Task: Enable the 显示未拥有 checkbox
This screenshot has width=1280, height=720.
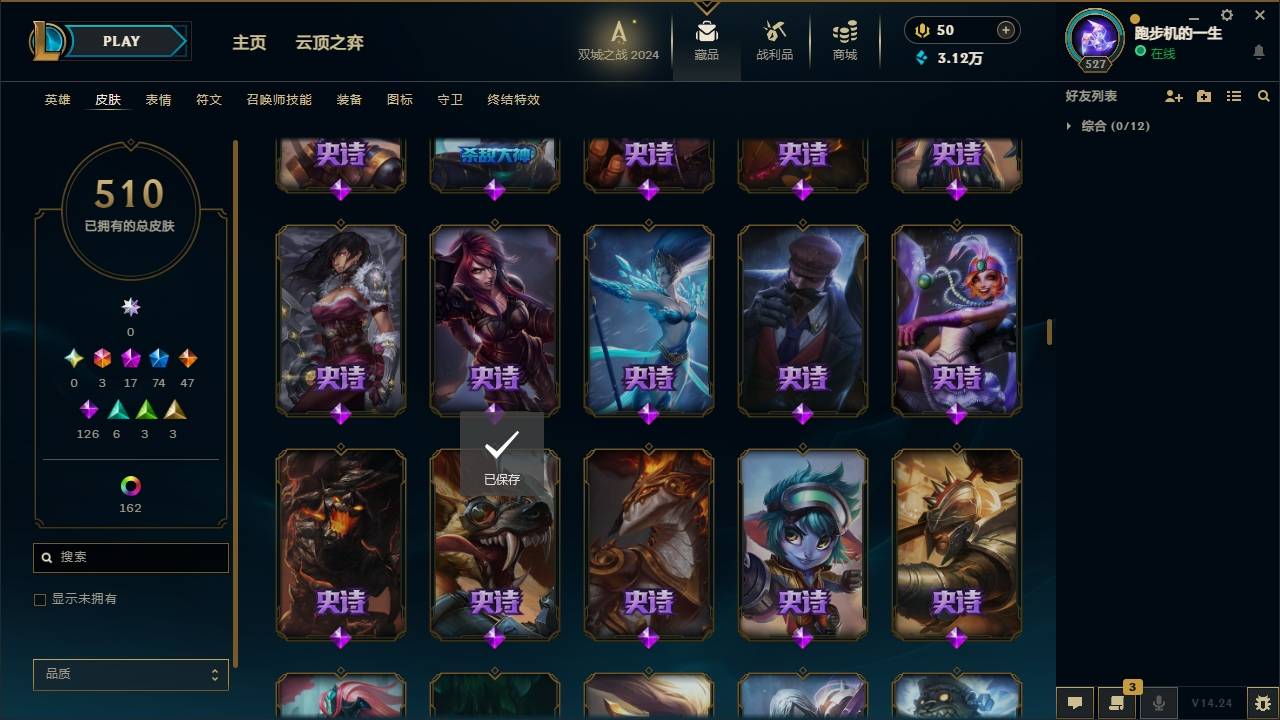Action: click(x=40, y=599)
